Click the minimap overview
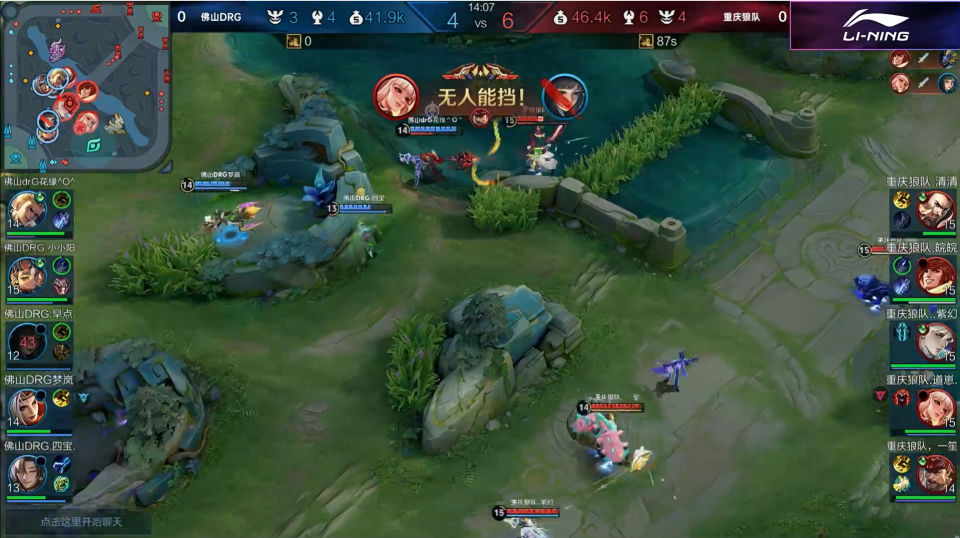 point(85,88)
